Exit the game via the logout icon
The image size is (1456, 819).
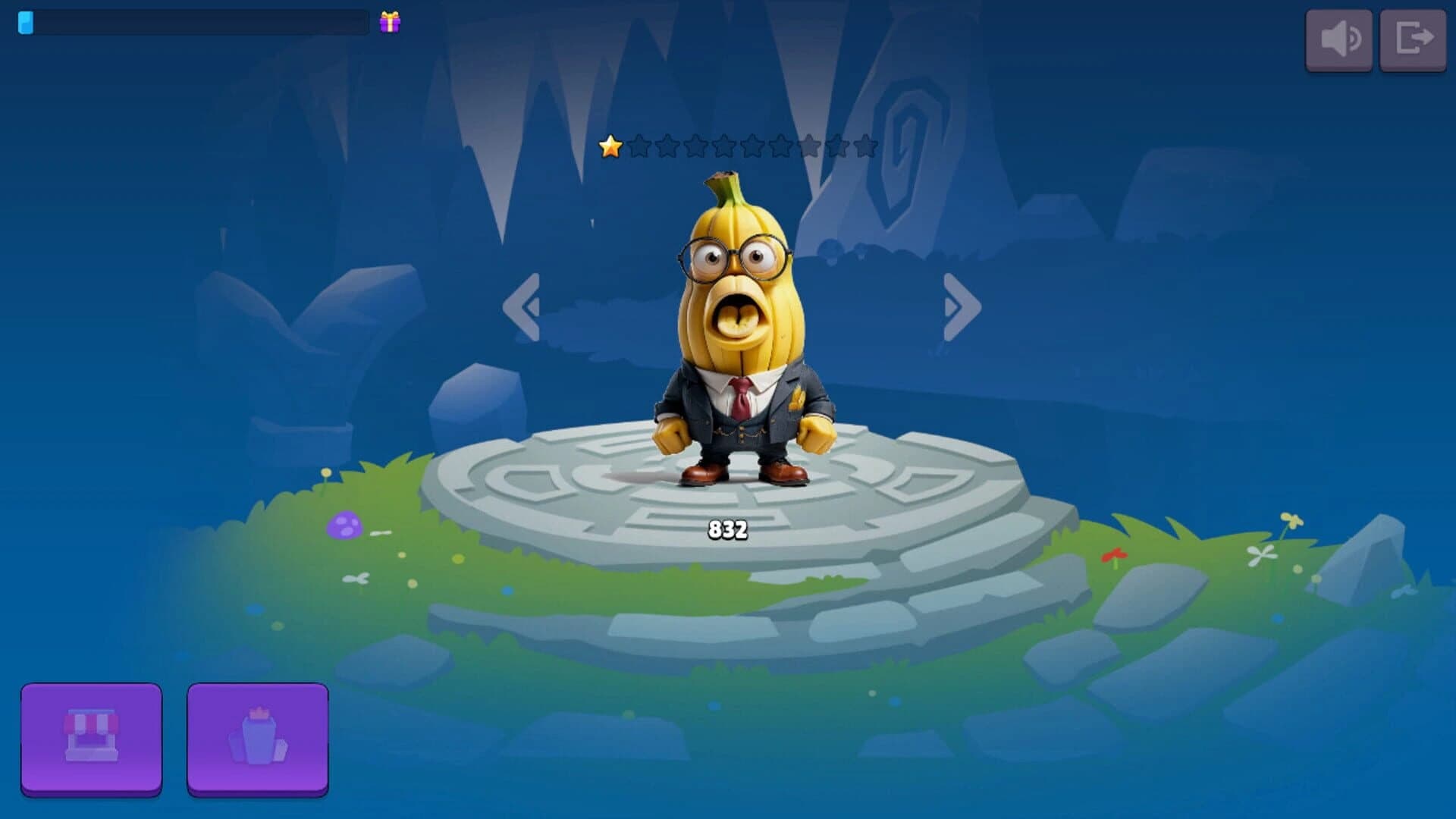1415,40
